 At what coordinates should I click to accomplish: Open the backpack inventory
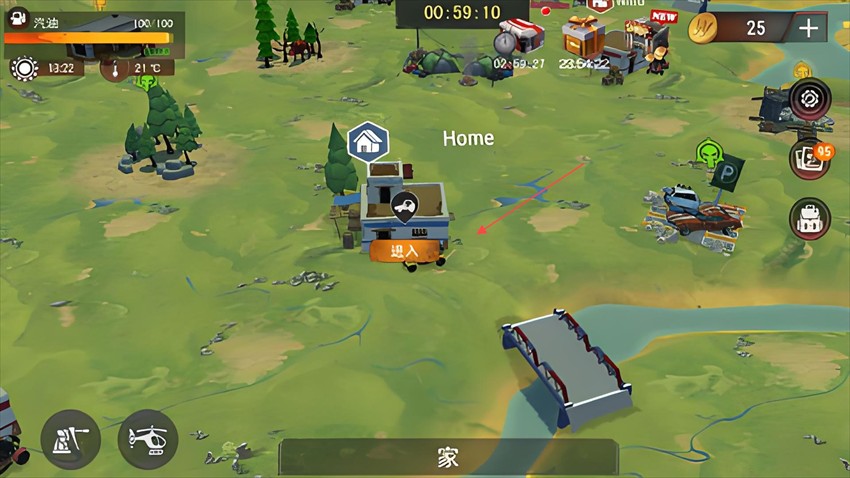pyautogui.click(x=809, y=219)
